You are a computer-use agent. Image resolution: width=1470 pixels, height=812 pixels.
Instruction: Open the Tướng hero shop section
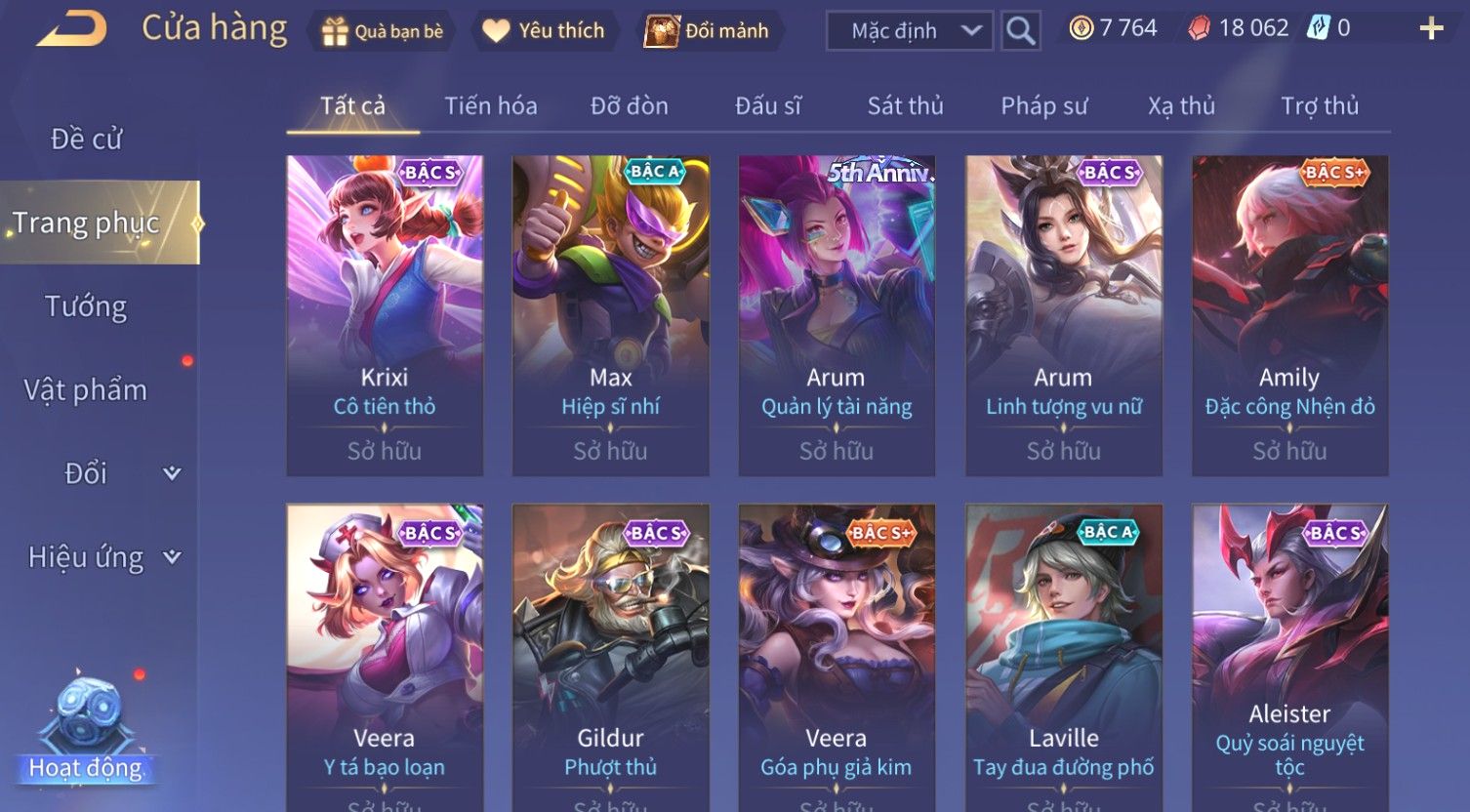coord(86,306)
